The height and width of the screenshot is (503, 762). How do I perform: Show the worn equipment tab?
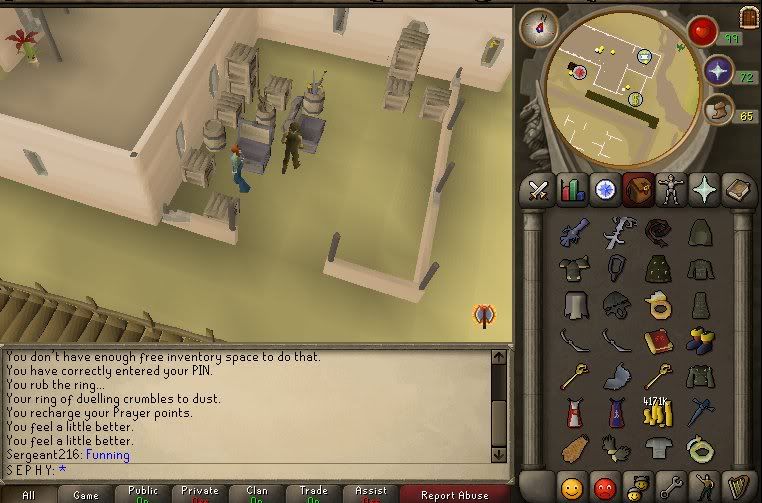click(x=669, y=189)
